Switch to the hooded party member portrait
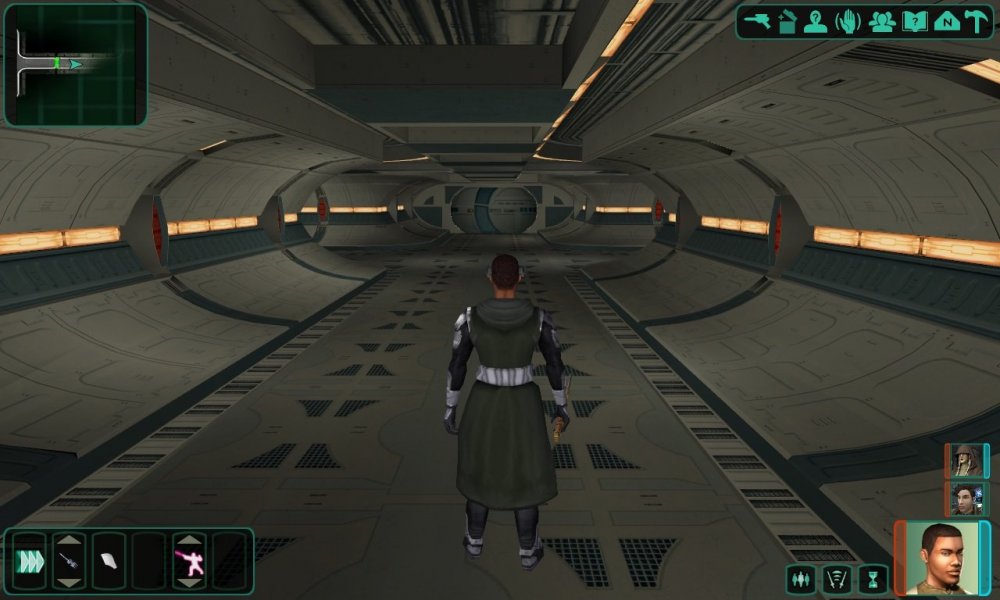This screenshot has width=1000, height=600. pyautogui.click(x=965, y=461)
